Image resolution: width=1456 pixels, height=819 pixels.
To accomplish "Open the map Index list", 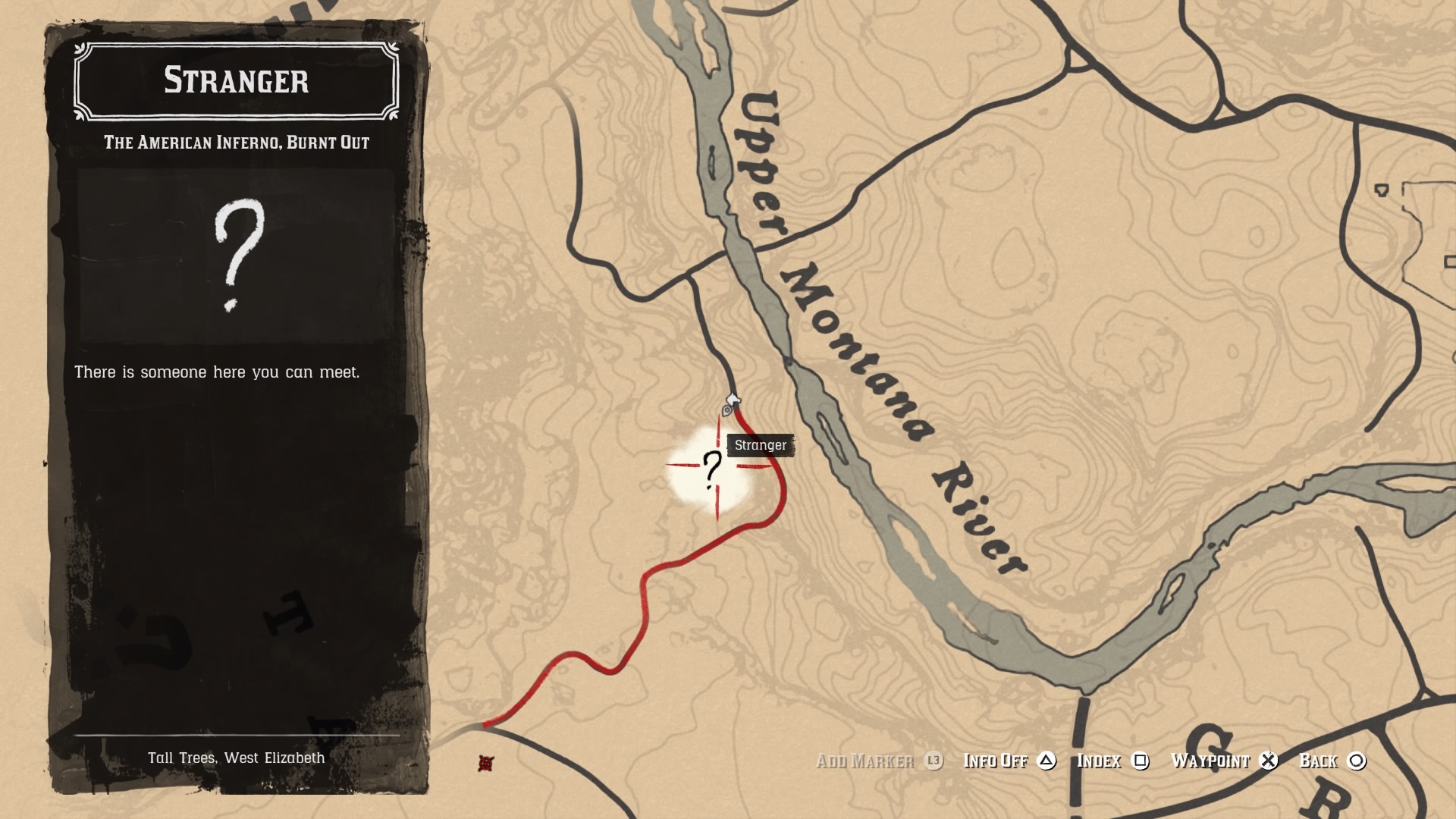I will (x=1101, y=761).
